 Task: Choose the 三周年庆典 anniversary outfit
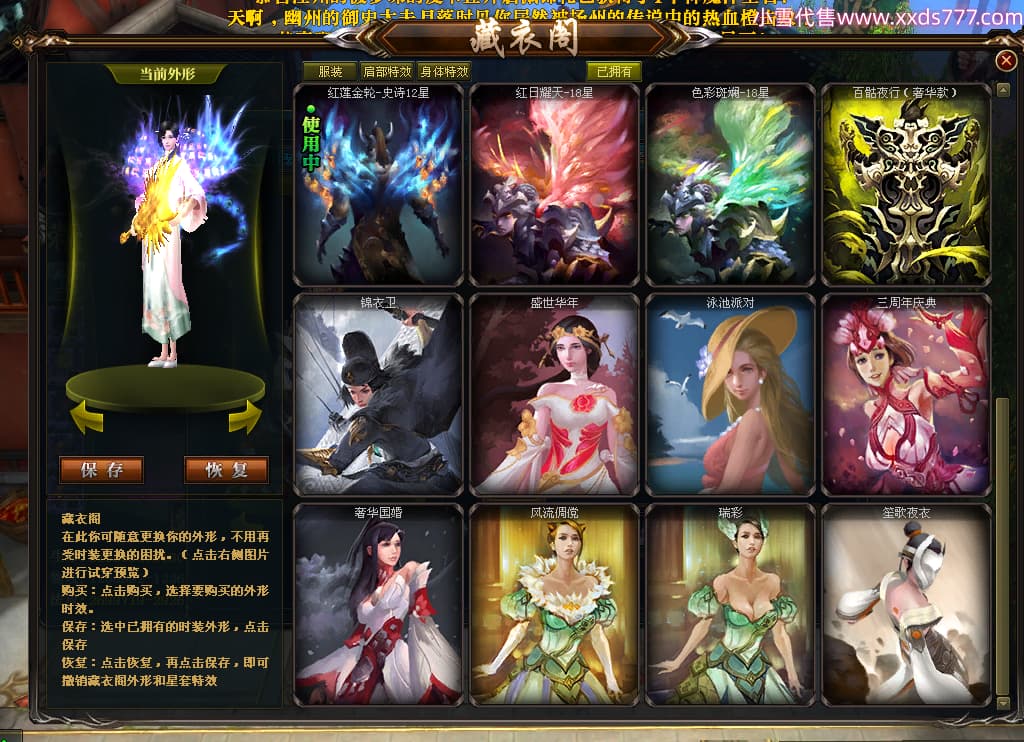(x=906, y=396)
